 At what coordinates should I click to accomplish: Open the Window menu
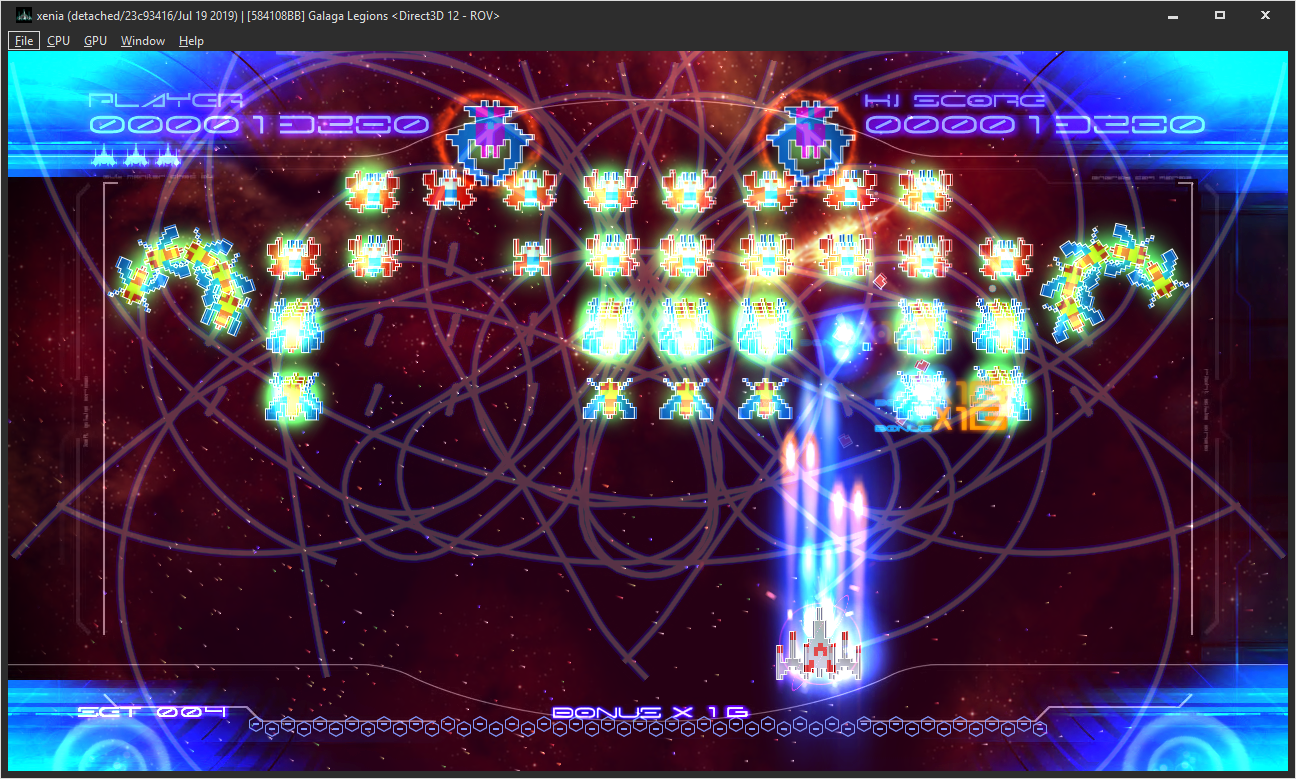pos(143,40)
